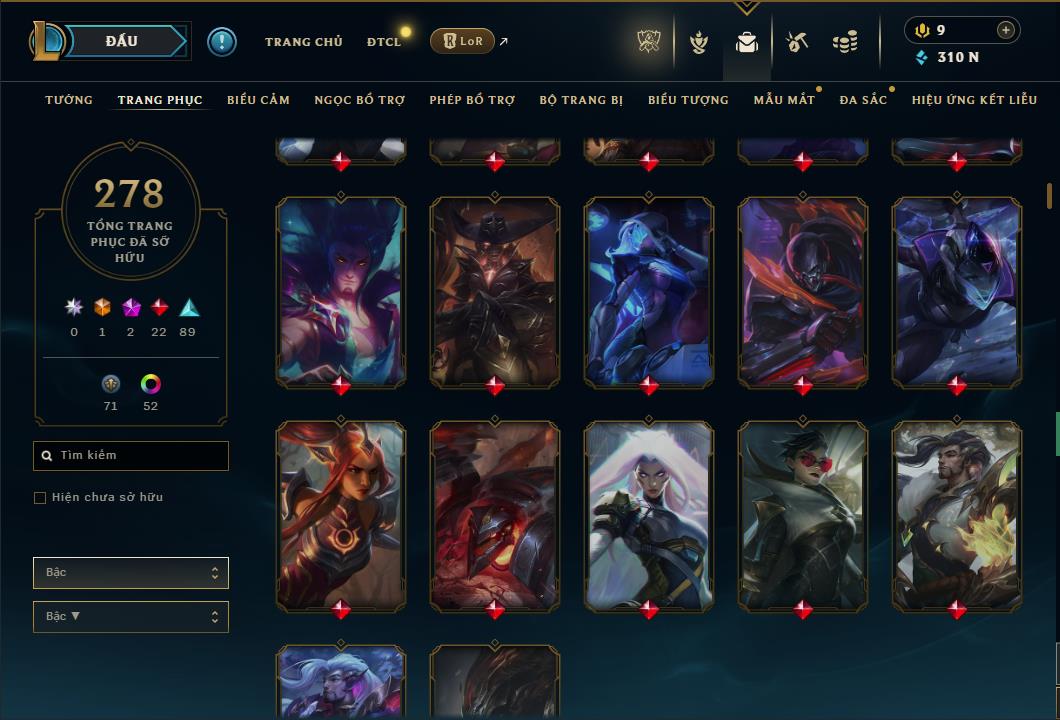Add currency with the plus button
Screen dimensions: 1060x720
click(x=1005, y=30)
